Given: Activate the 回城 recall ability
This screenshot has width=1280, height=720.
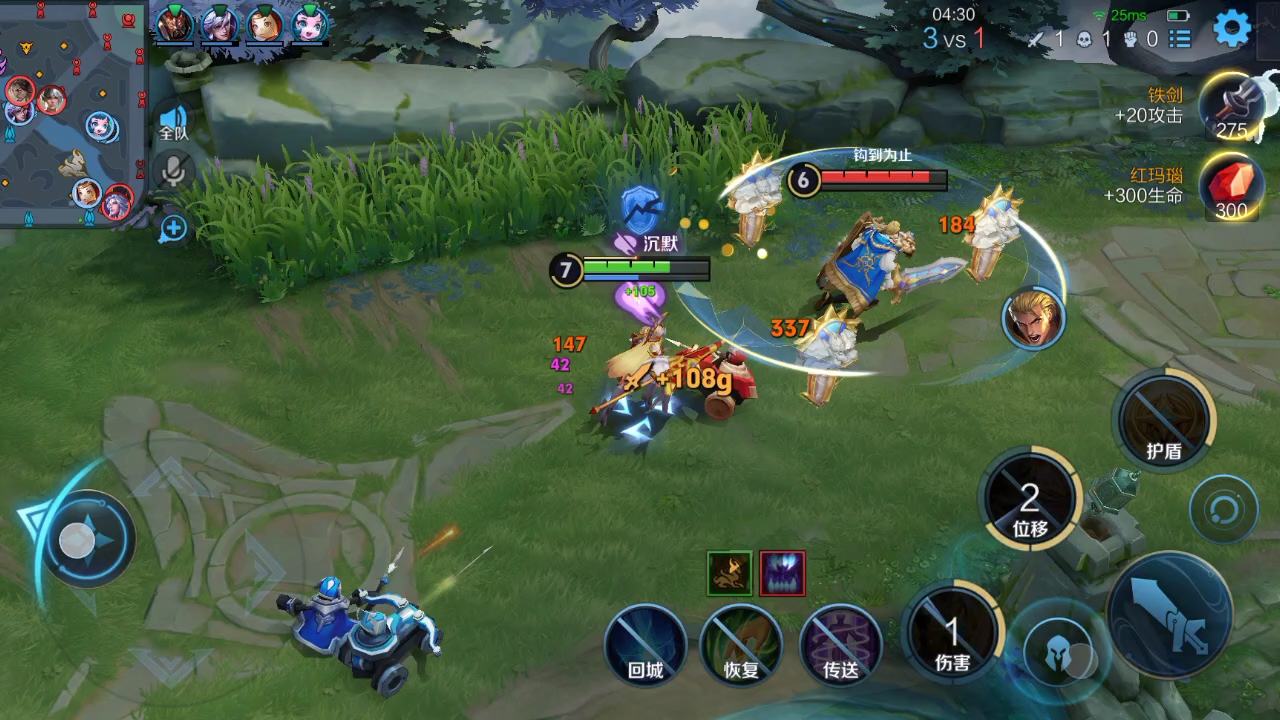Looking at the screenshot, I should pos(645,645).
